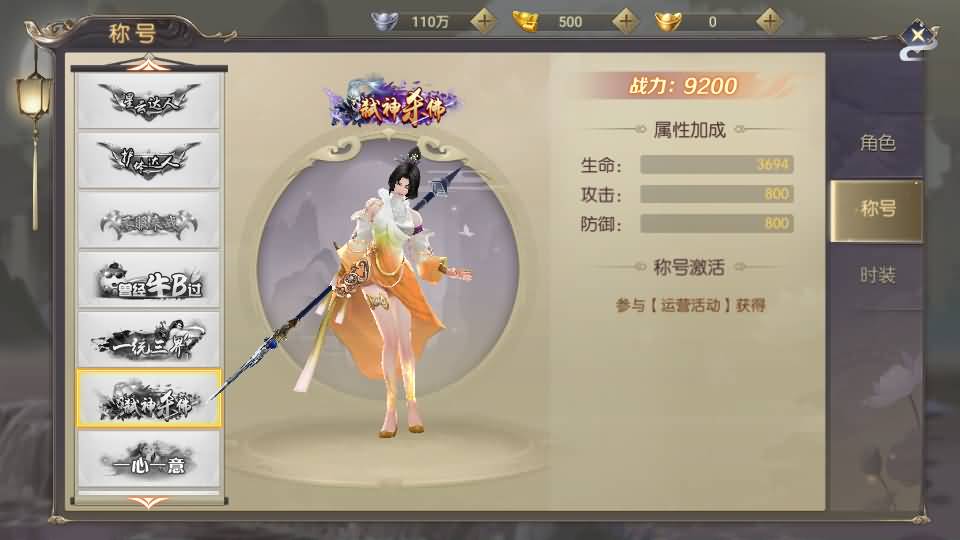Select the 称号 (title) tab
This screenshot has height=540, width=960.
876,210
